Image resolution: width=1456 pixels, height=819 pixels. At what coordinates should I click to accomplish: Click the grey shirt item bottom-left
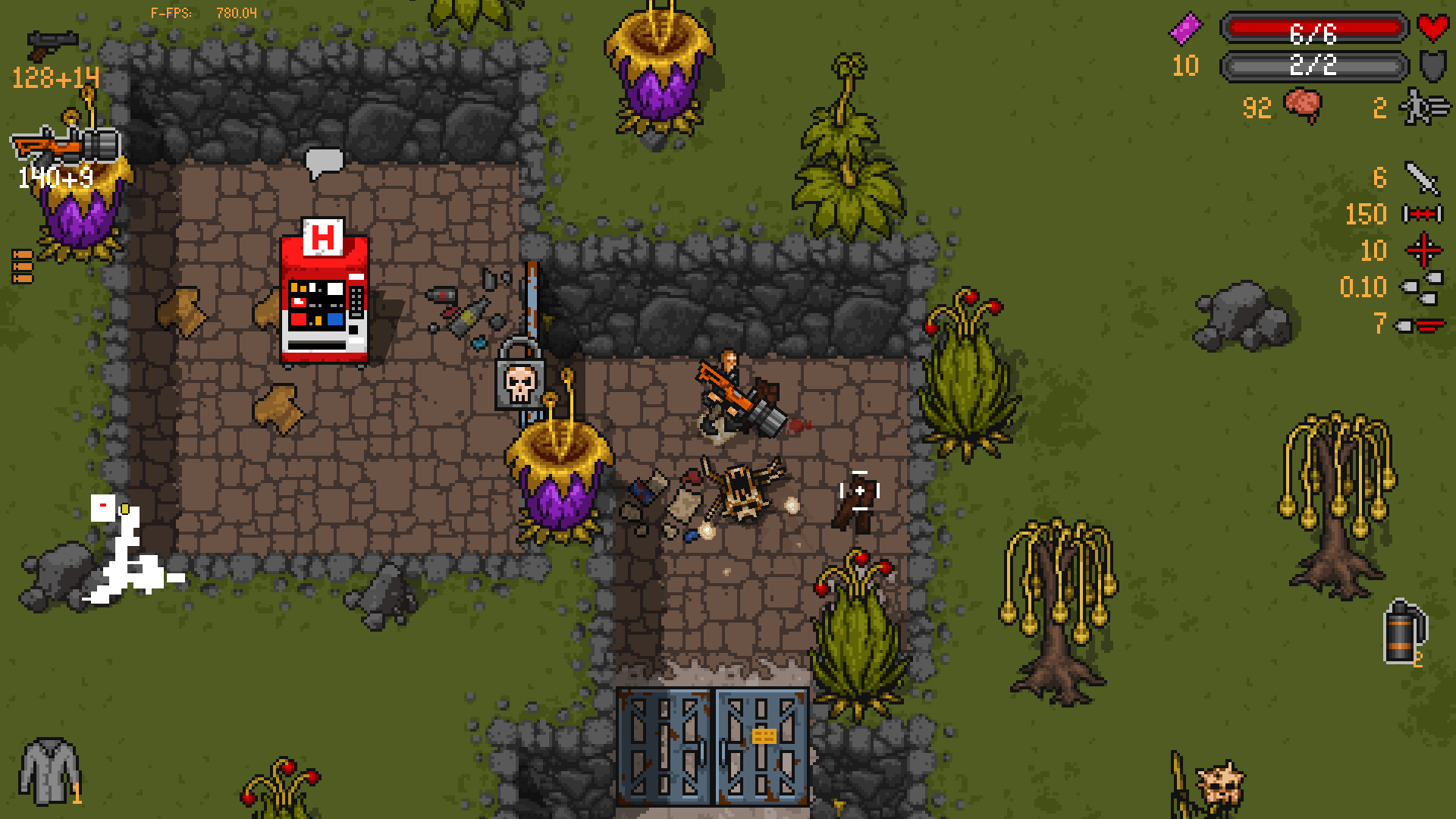(x=47, y=772)
